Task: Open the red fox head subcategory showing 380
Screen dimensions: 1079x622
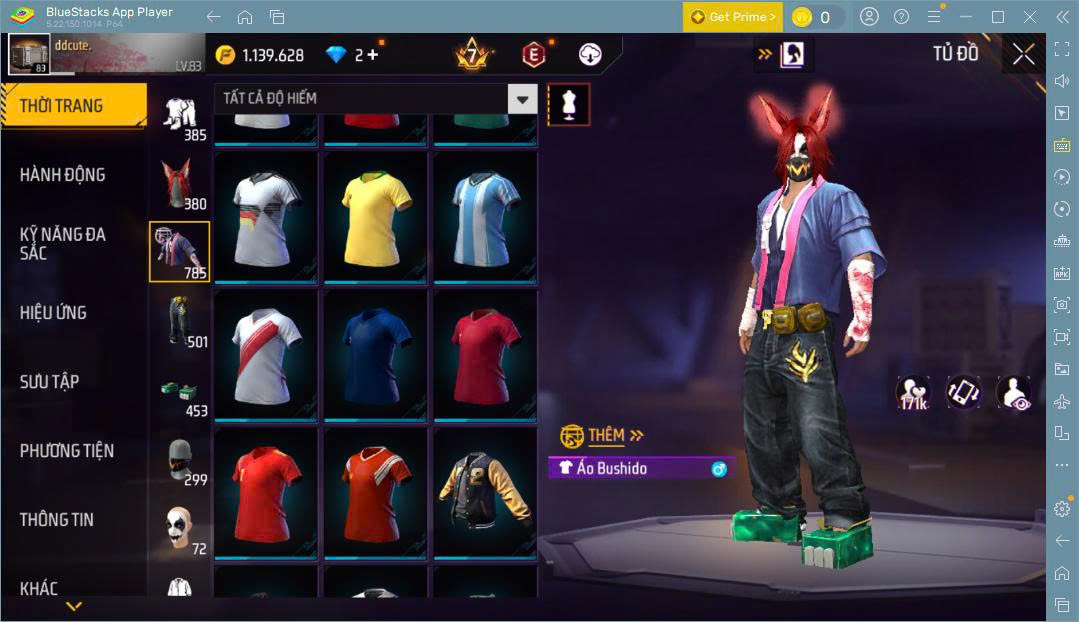Action: point(180,184)
